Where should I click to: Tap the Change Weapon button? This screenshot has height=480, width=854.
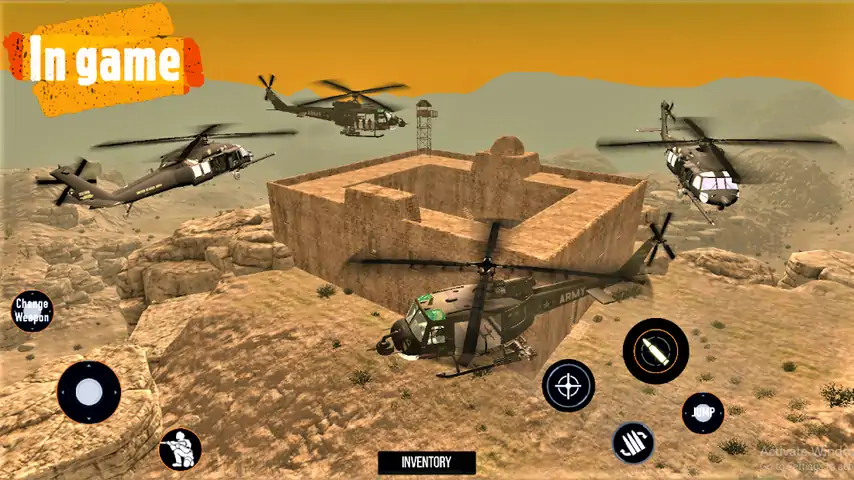[32, 311]
